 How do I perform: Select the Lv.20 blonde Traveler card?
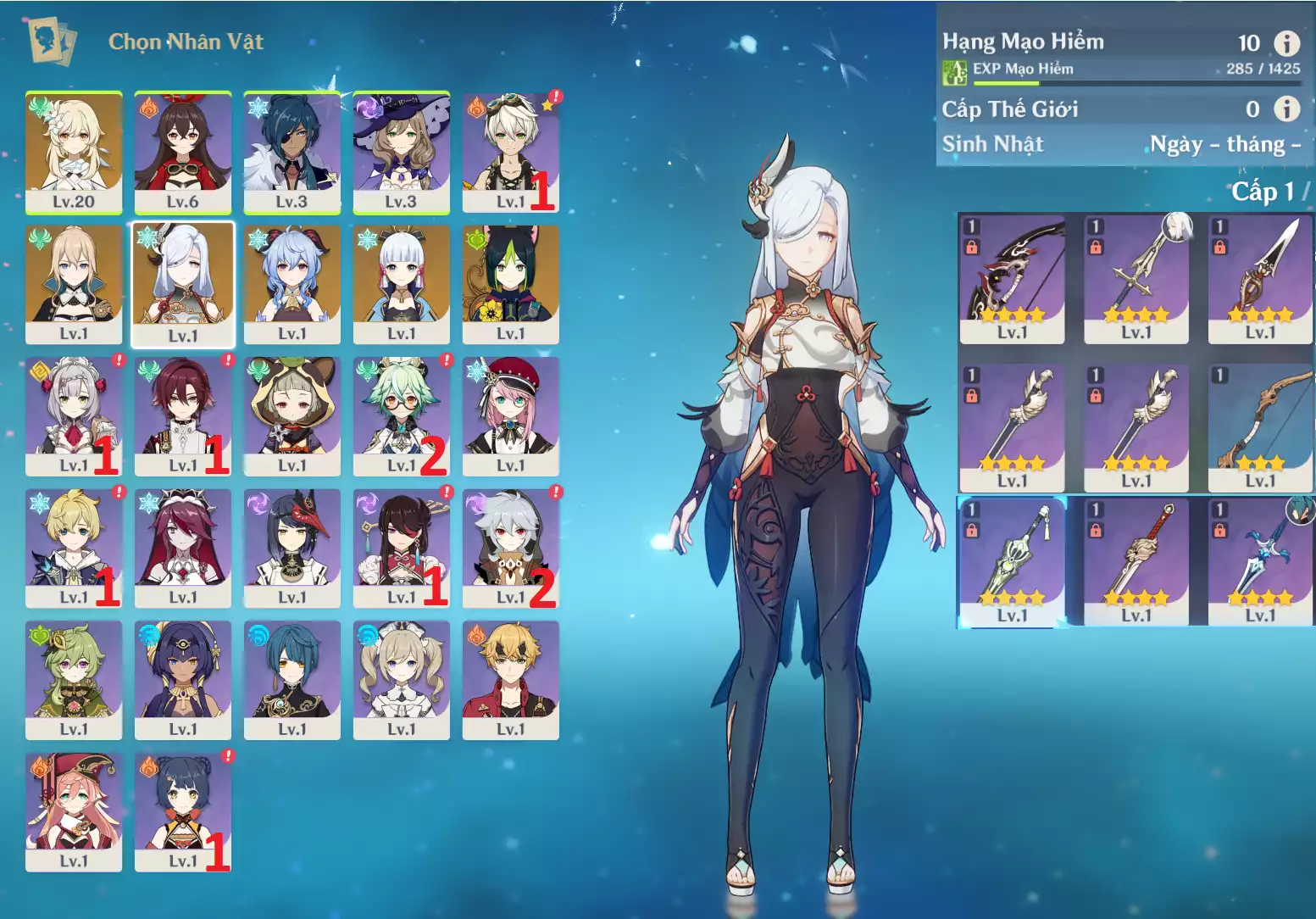point(74,152)
